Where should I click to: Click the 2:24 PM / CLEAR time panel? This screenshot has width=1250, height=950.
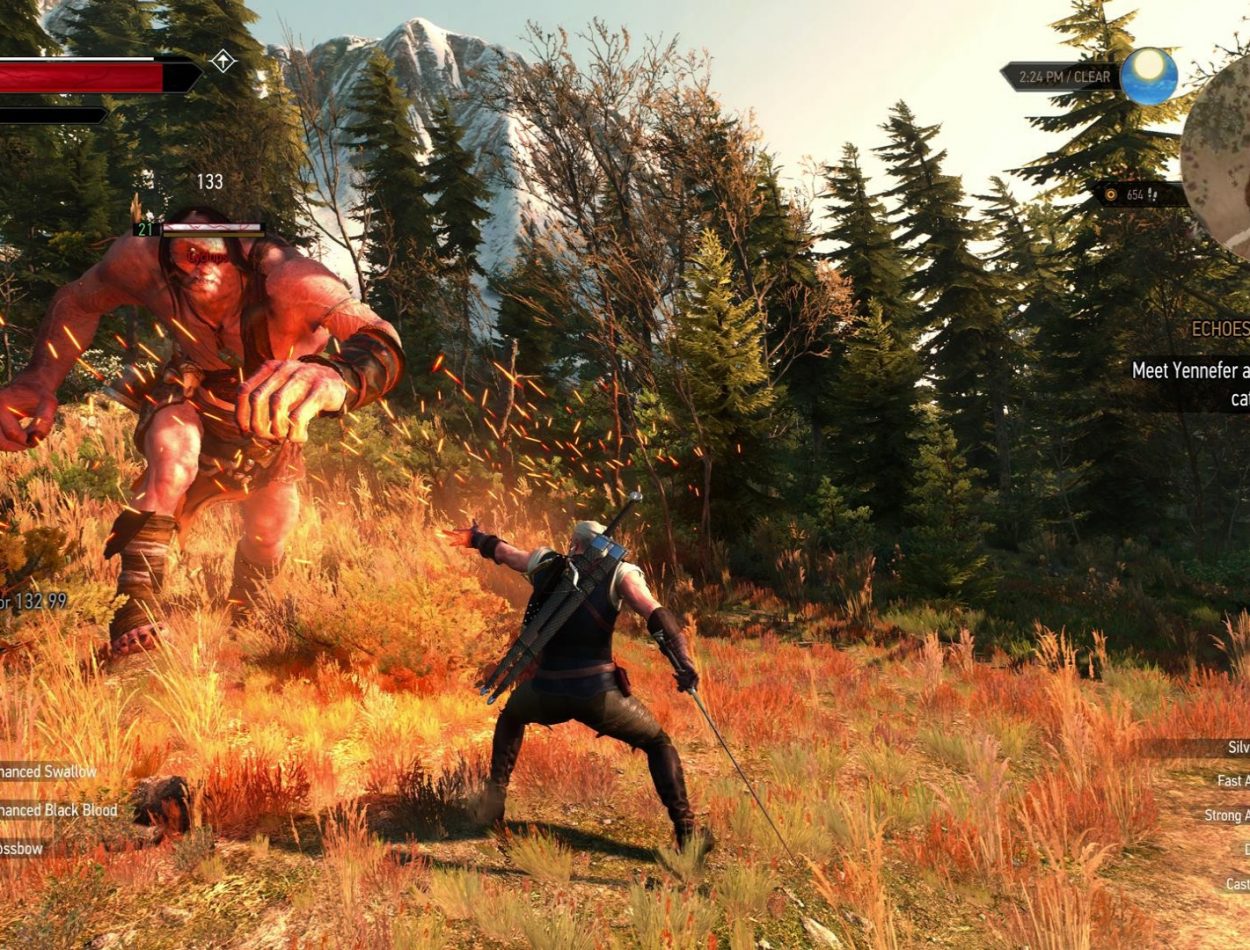click(x=1062, y=76)
